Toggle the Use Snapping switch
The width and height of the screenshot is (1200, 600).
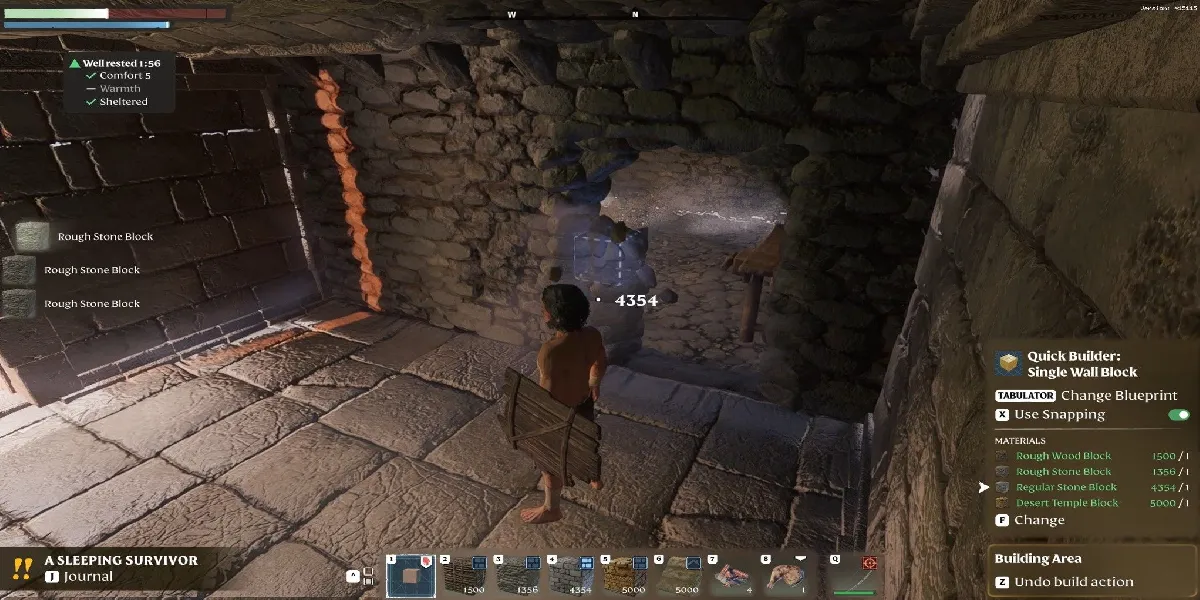[x=1178, y=415]
